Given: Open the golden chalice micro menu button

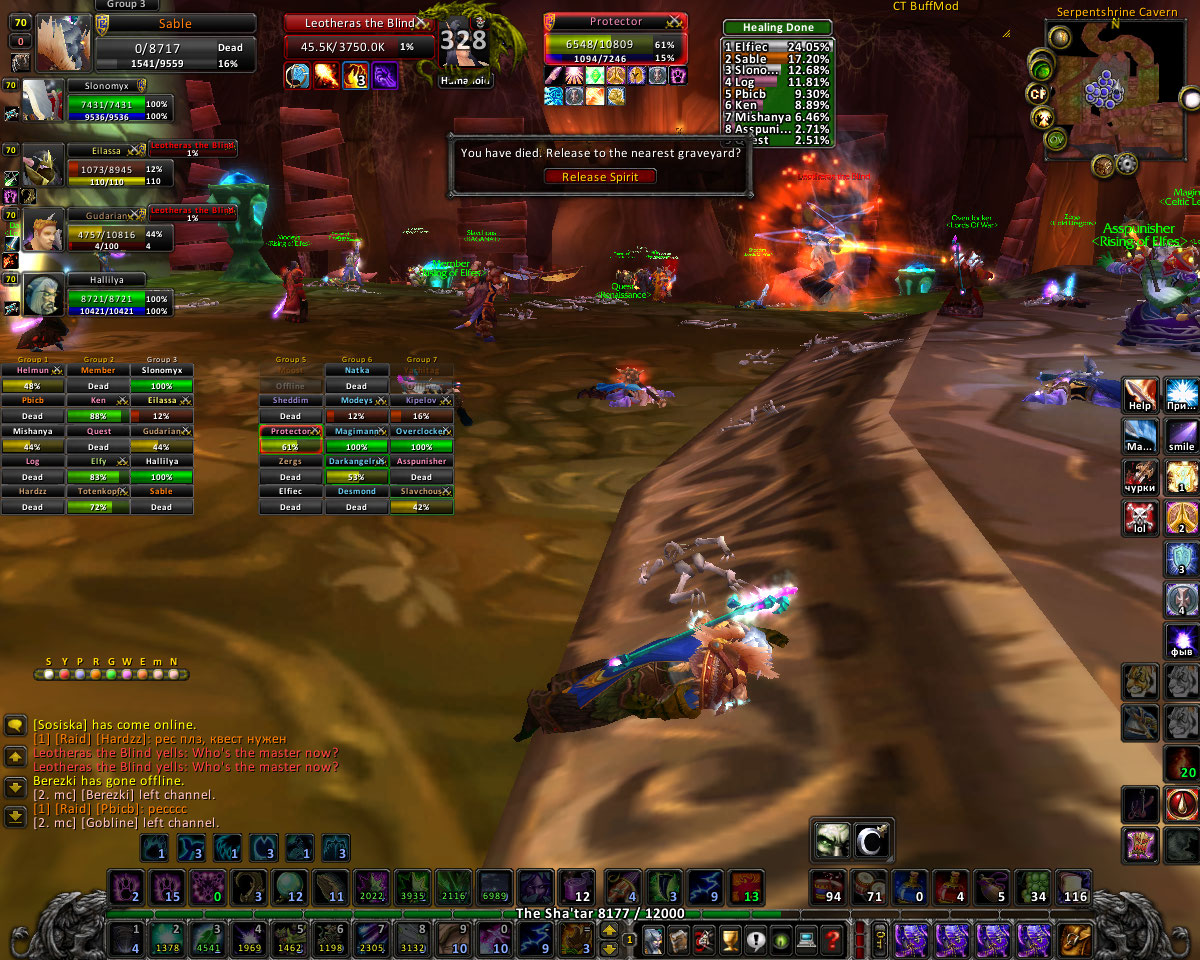Looking at the screenshot, I should tap(729, 939).
